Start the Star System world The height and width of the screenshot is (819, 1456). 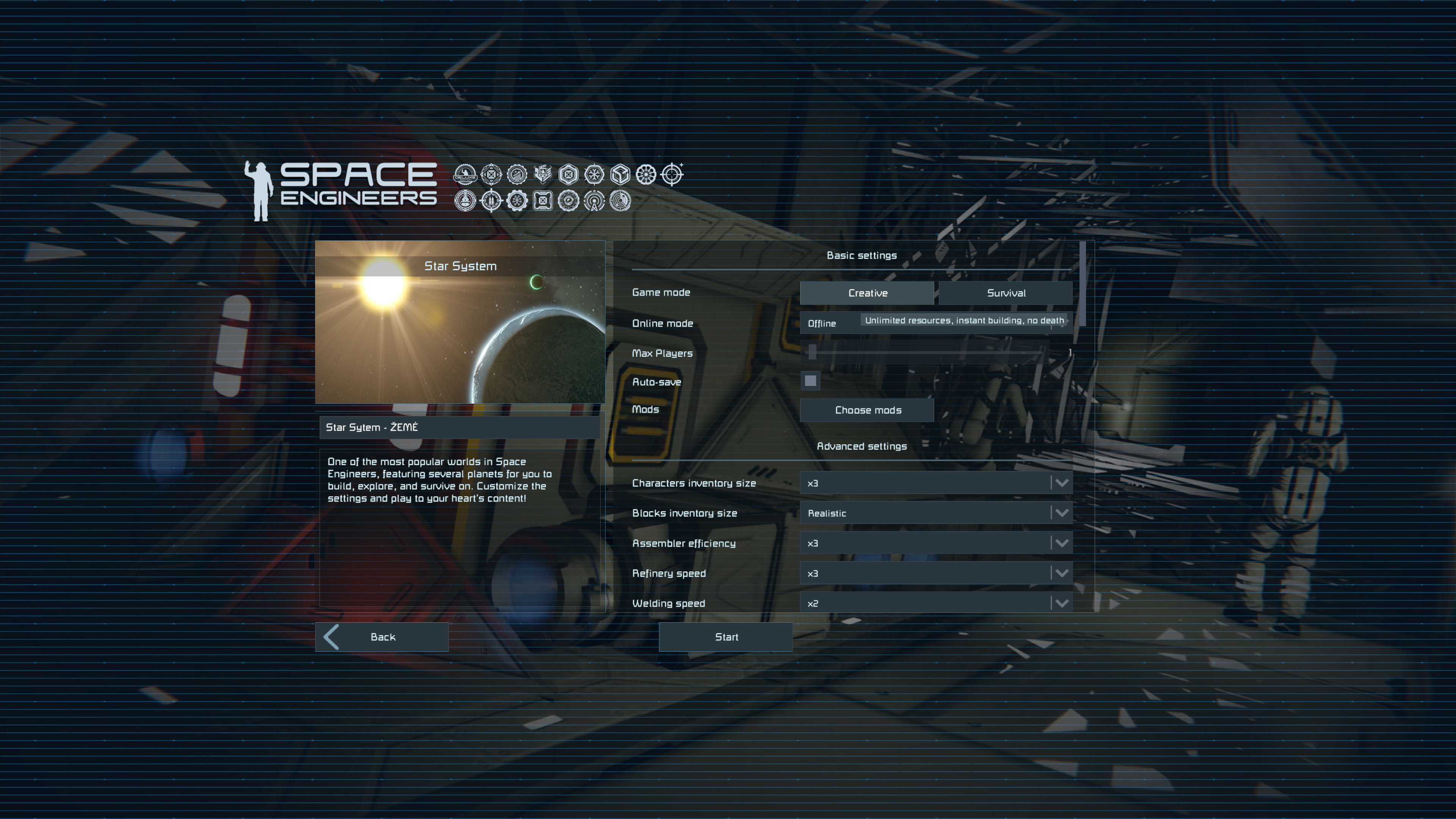(726, 637)
